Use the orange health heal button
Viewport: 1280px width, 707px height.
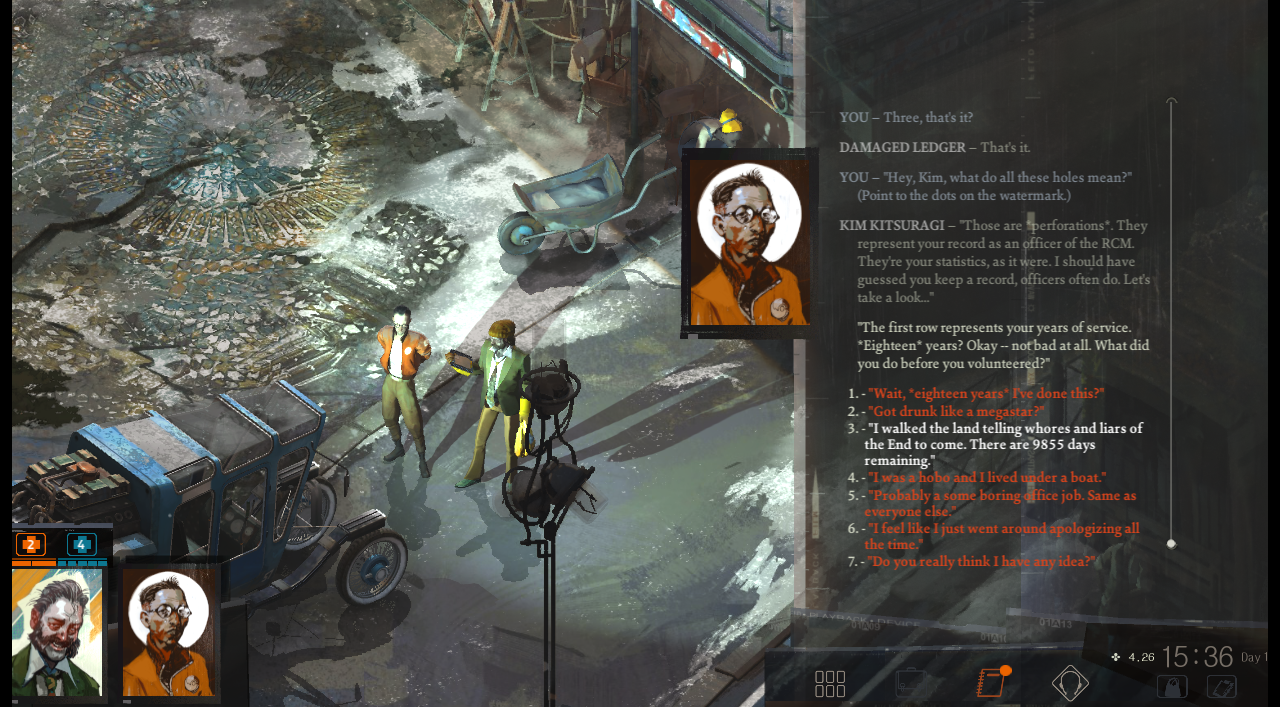pyautogui.click(x=31, y=545)
